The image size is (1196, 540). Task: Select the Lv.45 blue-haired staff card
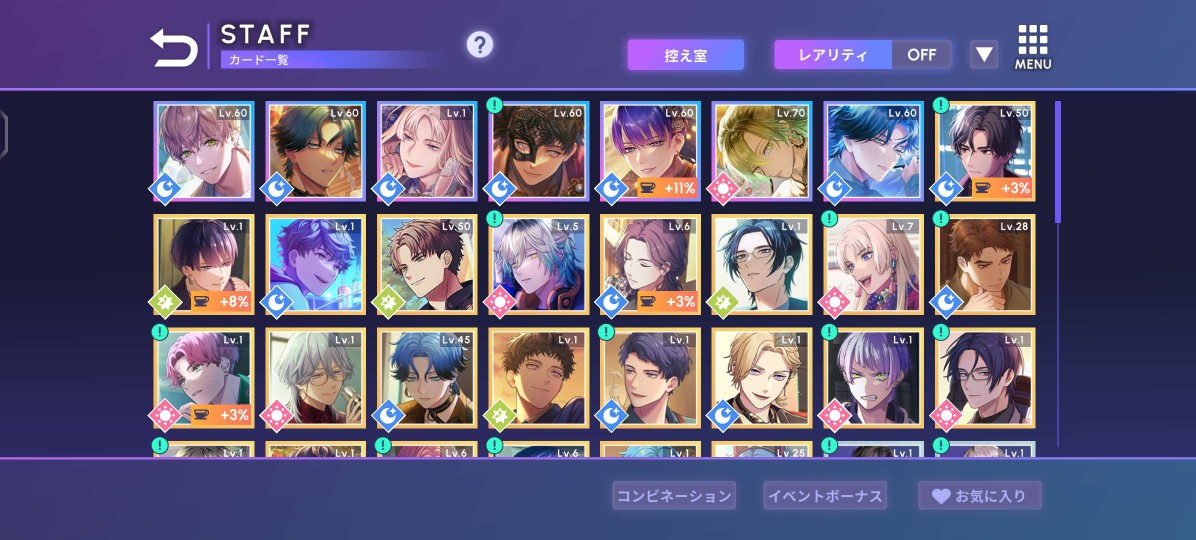[426, 377]
